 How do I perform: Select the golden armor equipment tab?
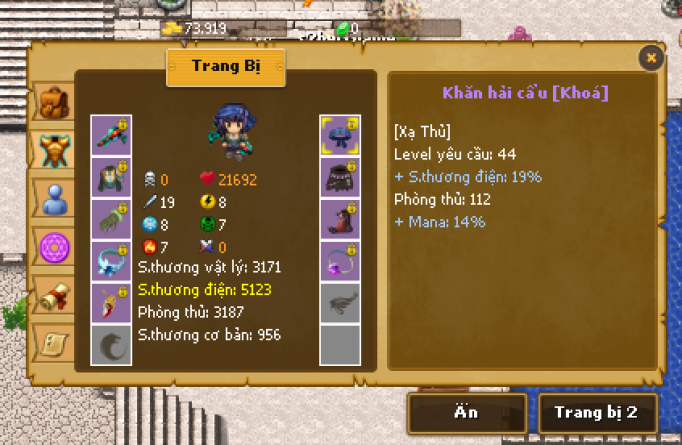point(51,150)
